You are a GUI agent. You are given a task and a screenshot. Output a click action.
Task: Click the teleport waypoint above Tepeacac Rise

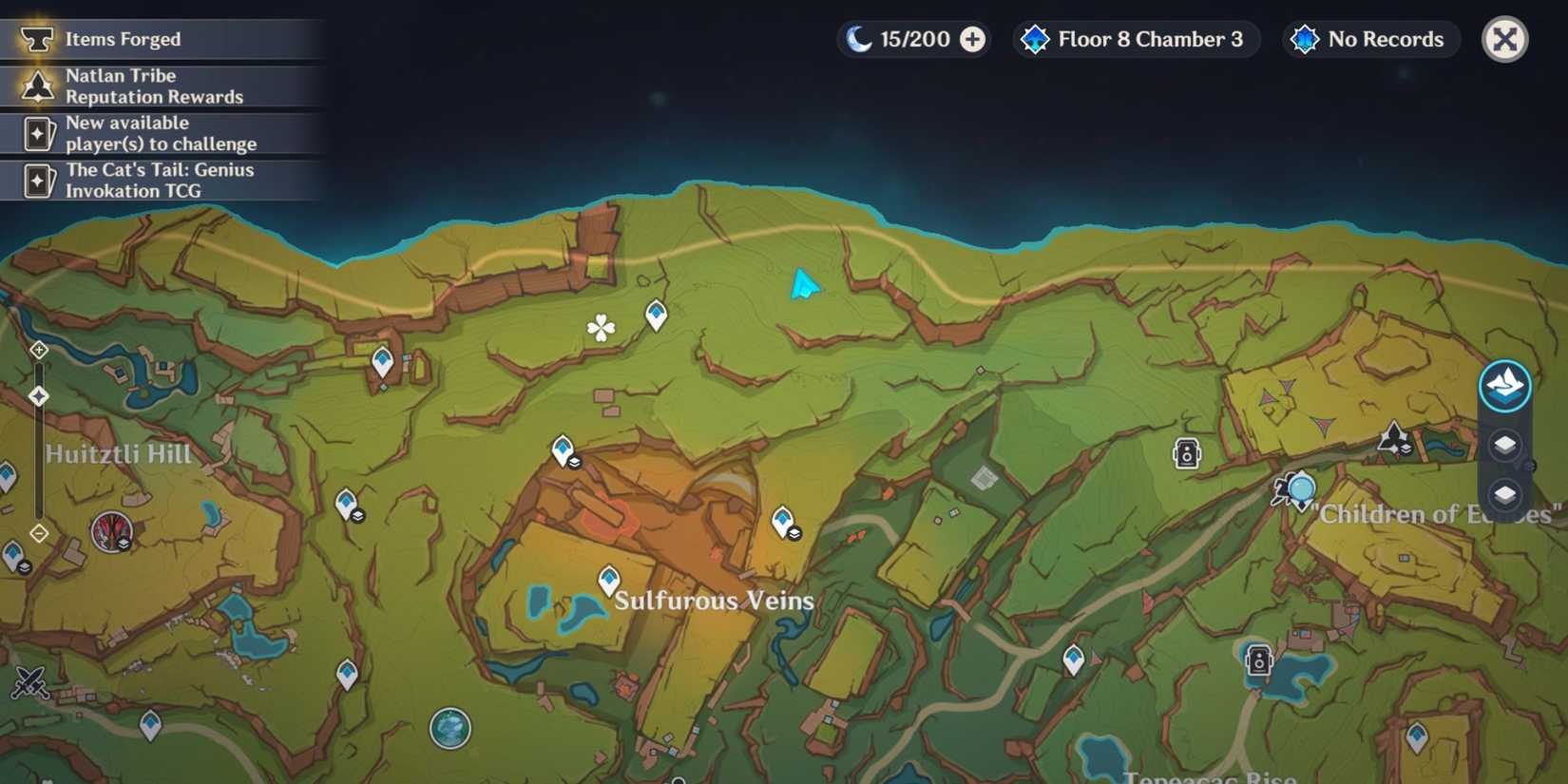(x=1075, y=656)
